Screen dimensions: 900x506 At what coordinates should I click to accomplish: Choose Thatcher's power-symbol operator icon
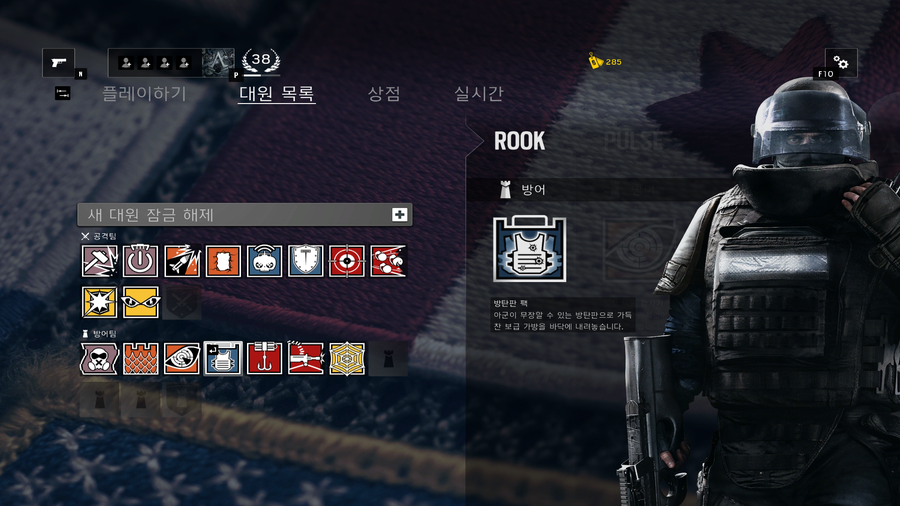141,261
